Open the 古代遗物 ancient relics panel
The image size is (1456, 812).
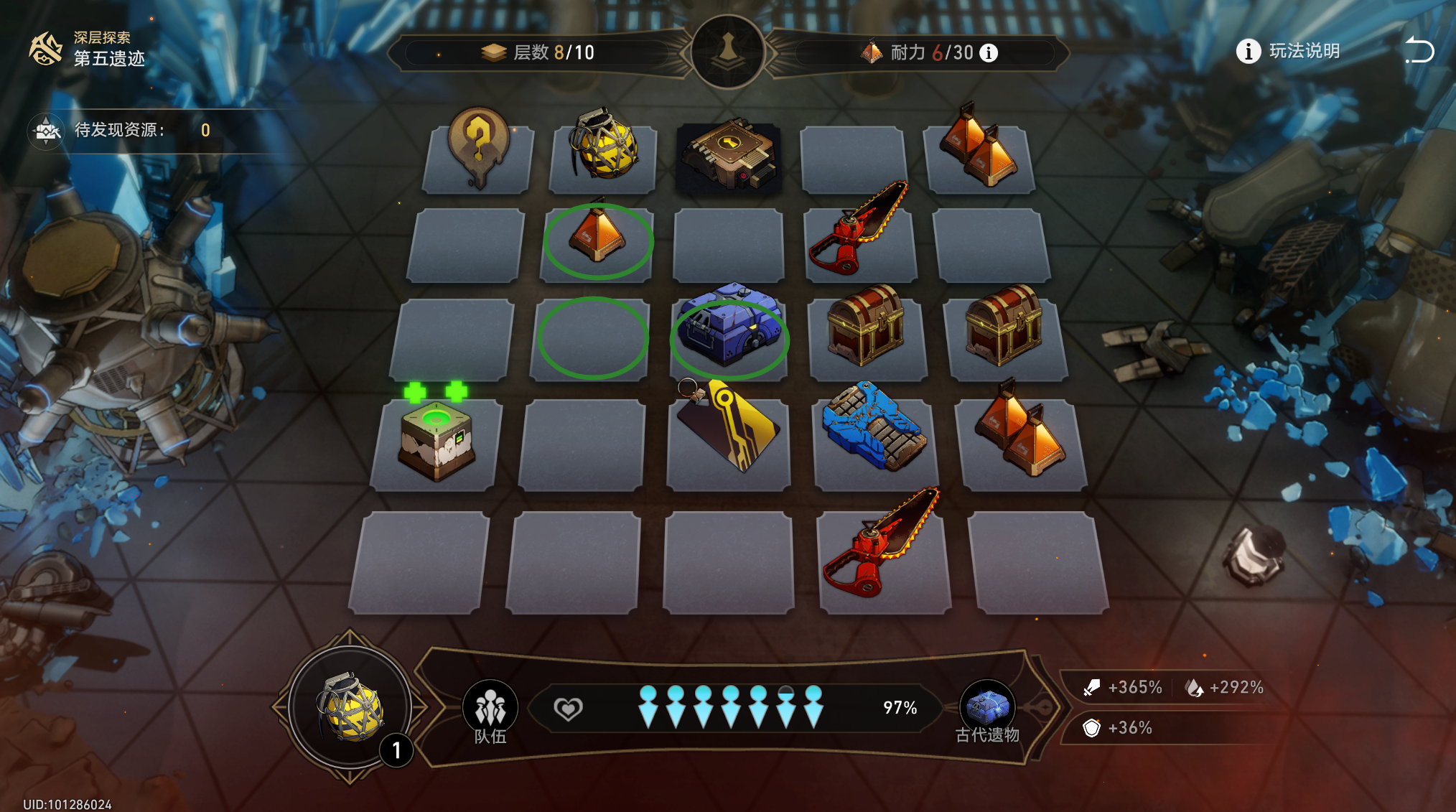(987, 711)
